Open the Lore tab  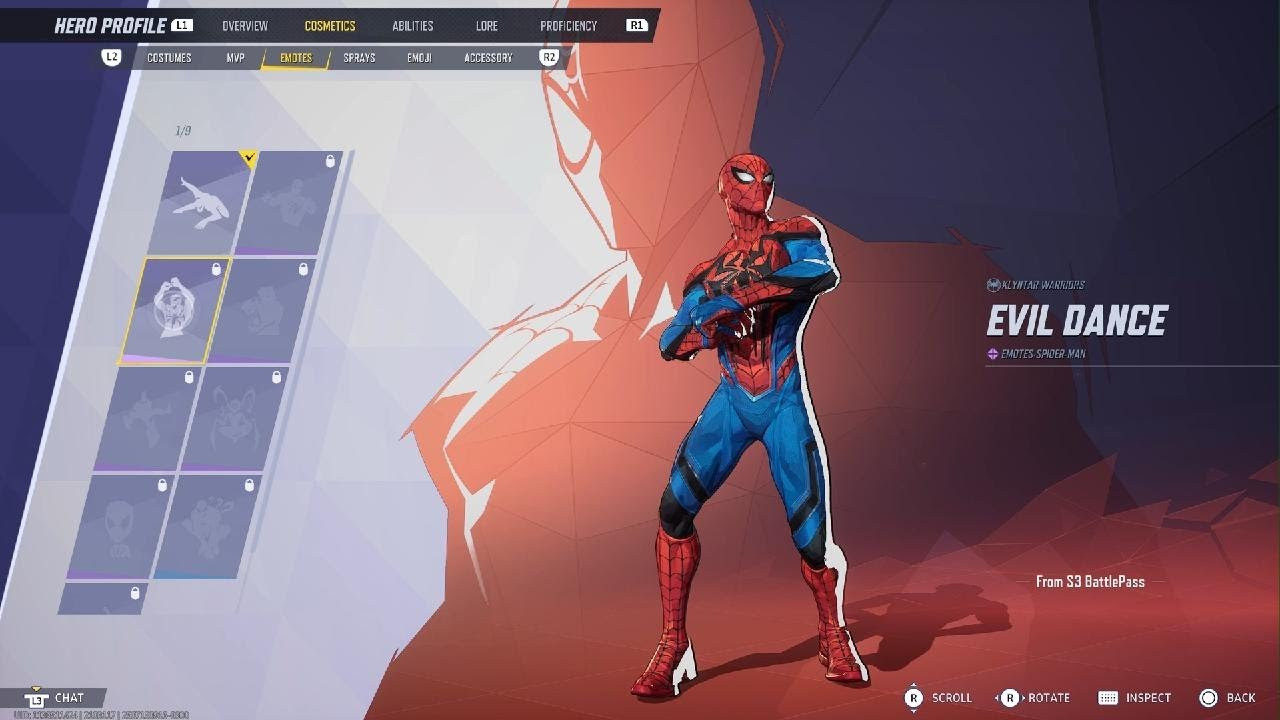486,26
